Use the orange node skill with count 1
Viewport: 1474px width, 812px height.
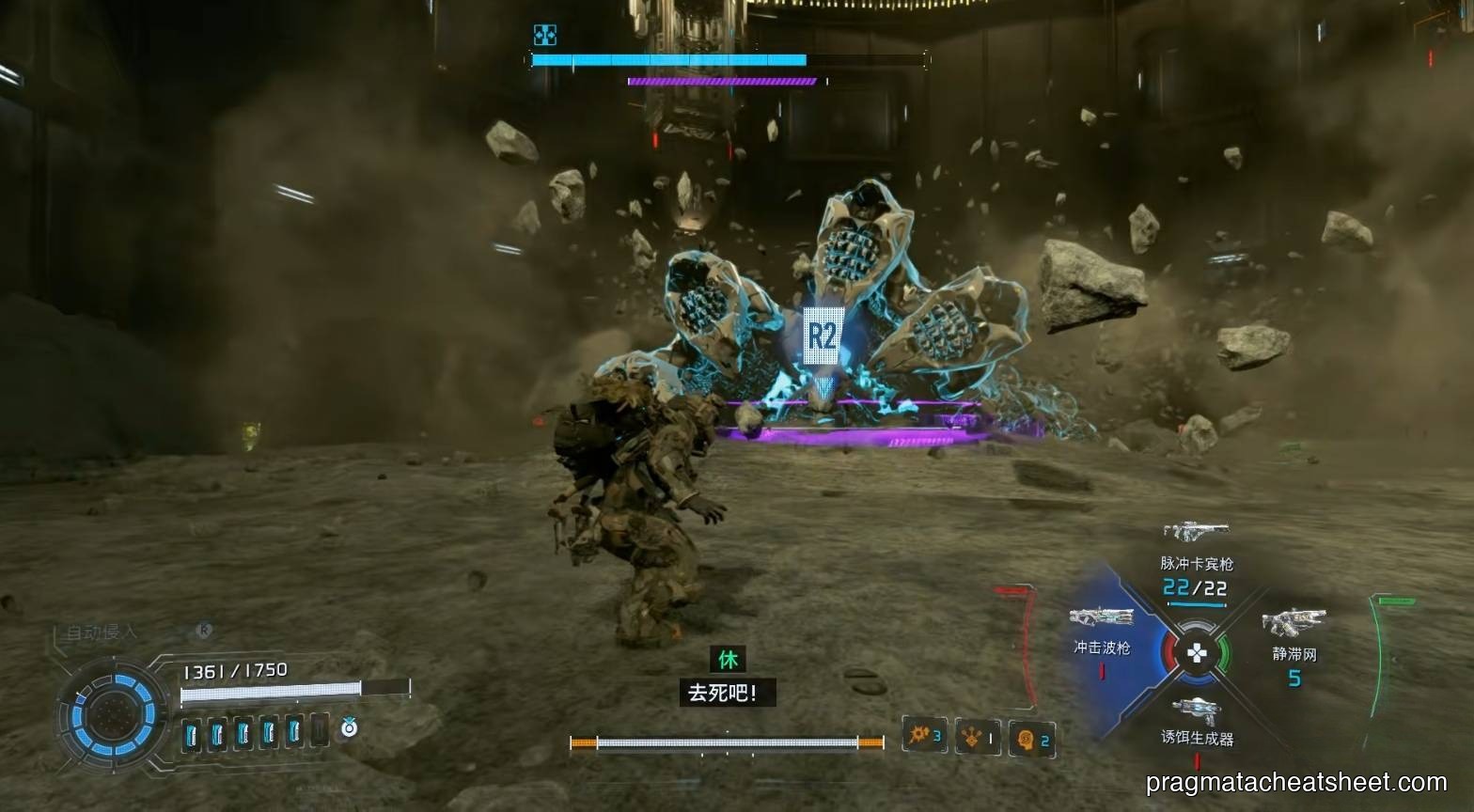[x=979, y=737]
